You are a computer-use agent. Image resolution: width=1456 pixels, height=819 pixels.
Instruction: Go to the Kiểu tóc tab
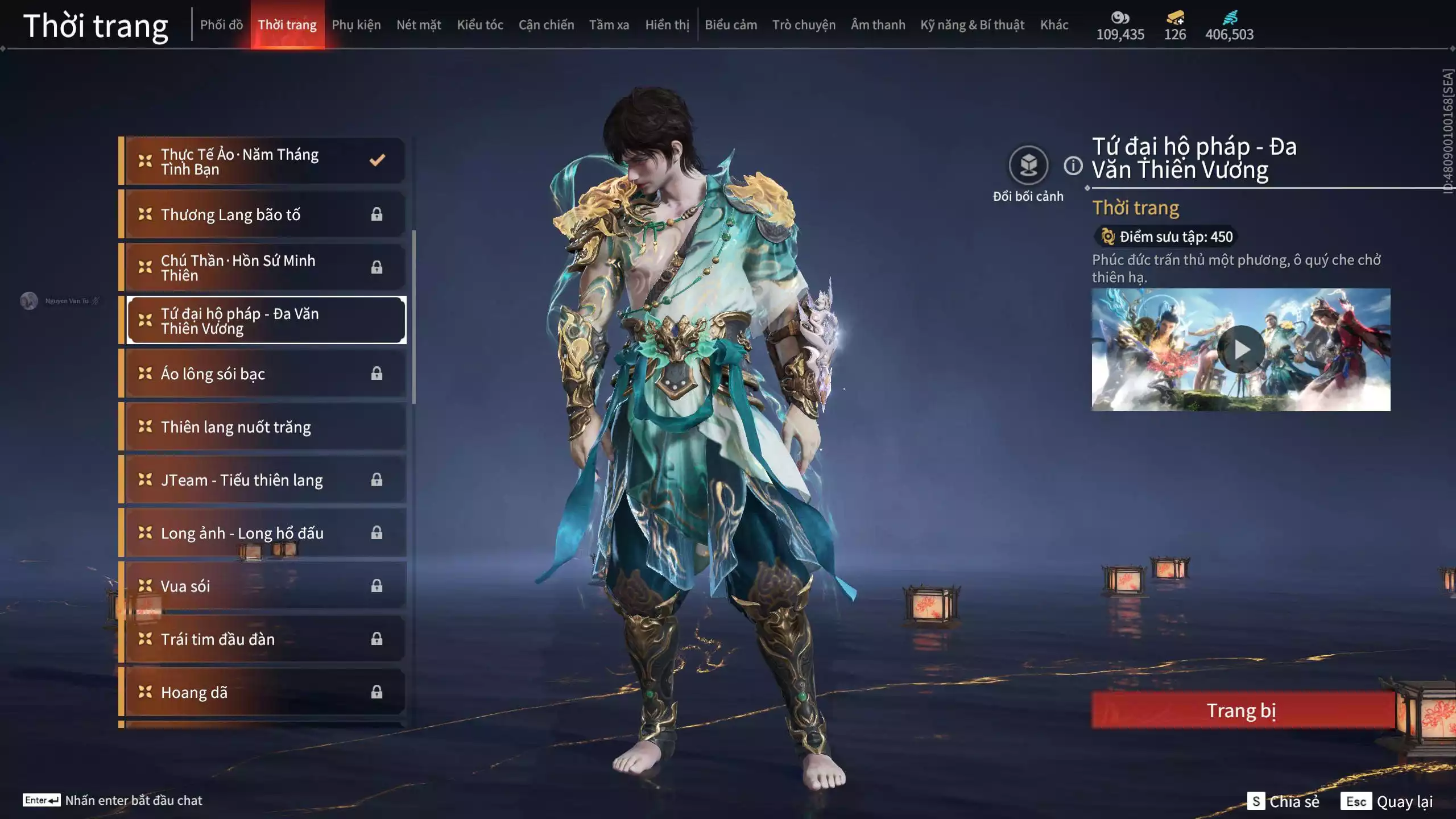479,25
